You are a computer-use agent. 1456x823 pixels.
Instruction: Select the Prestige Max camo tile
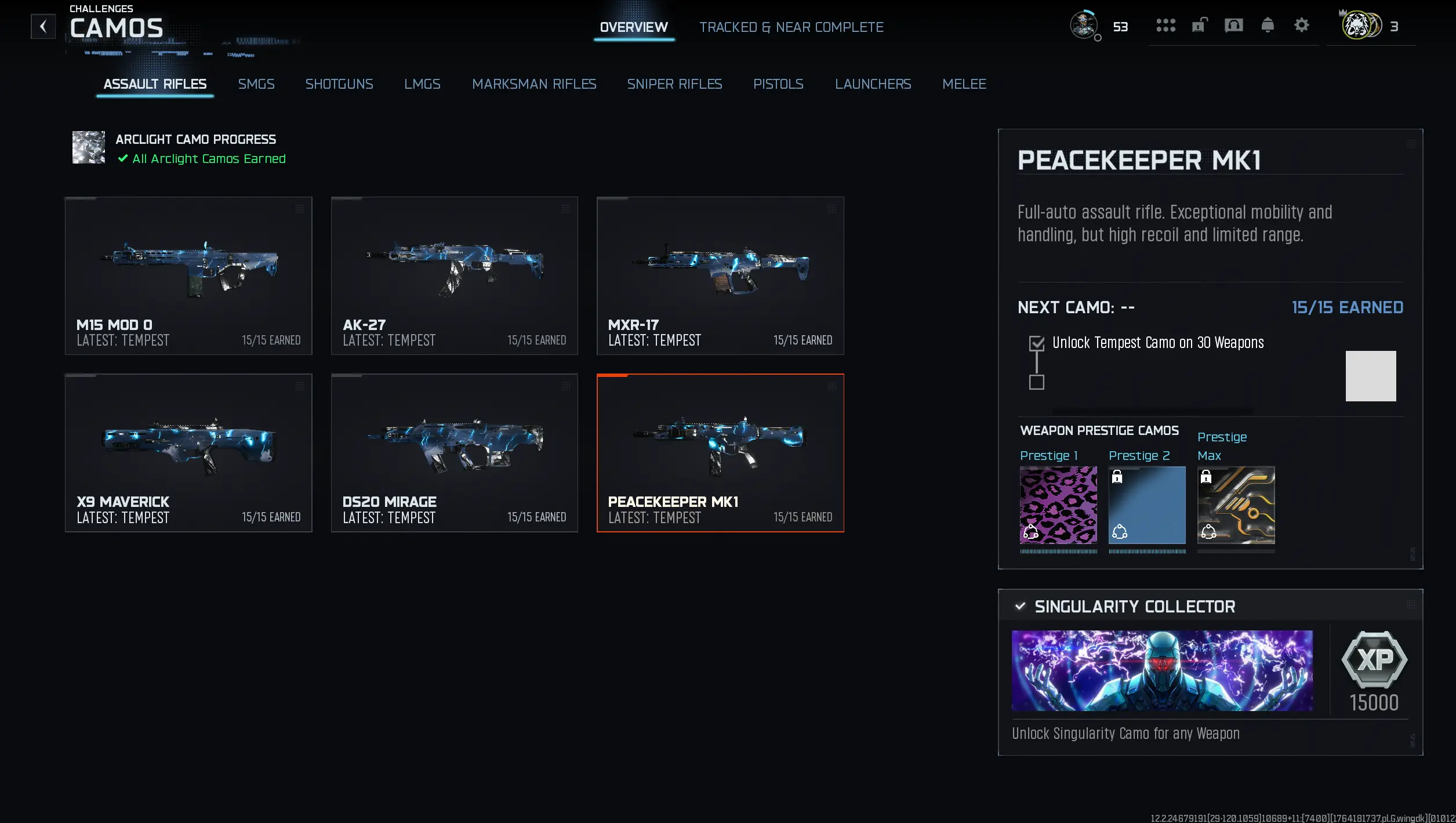coord(1235,506)
